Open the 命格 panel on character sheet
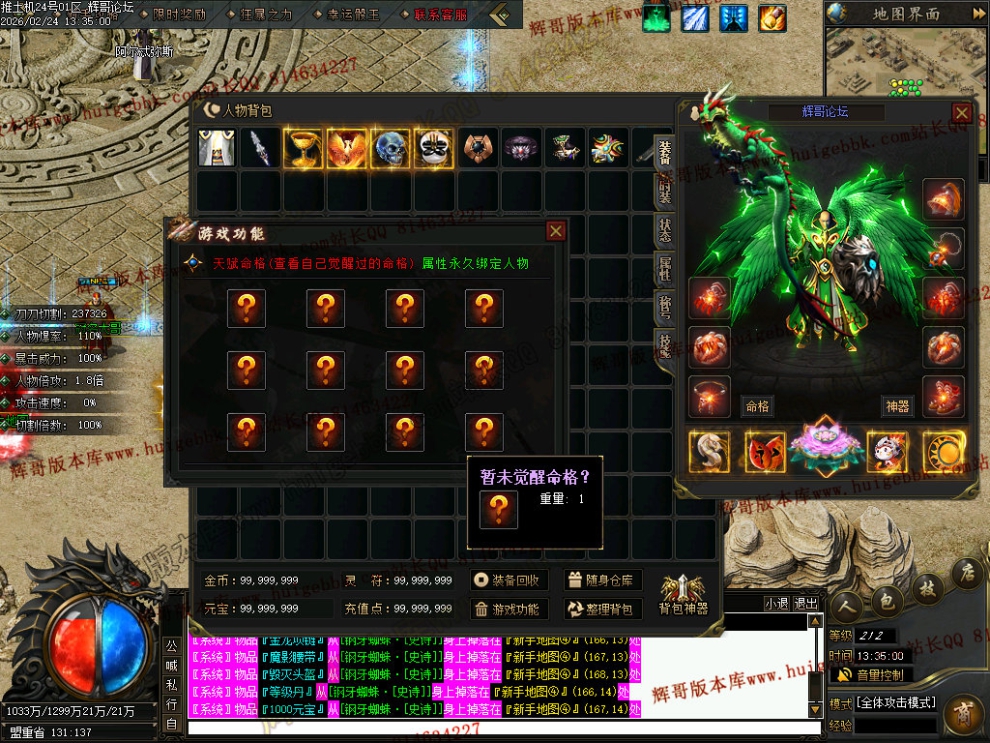 point(757,407)
